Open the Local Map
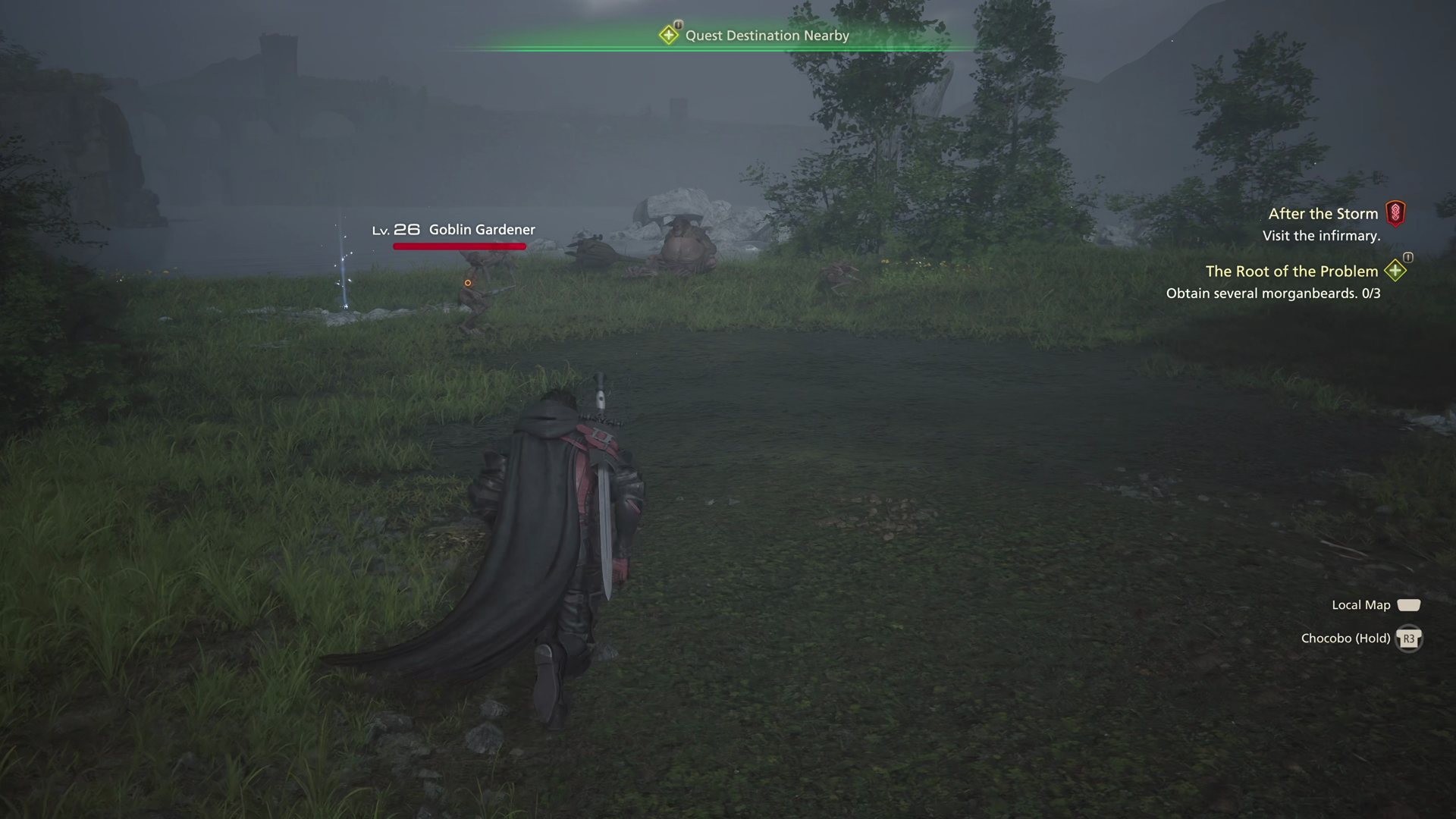This screenshot has width=1456, height=819. (x=1409, y=604)
